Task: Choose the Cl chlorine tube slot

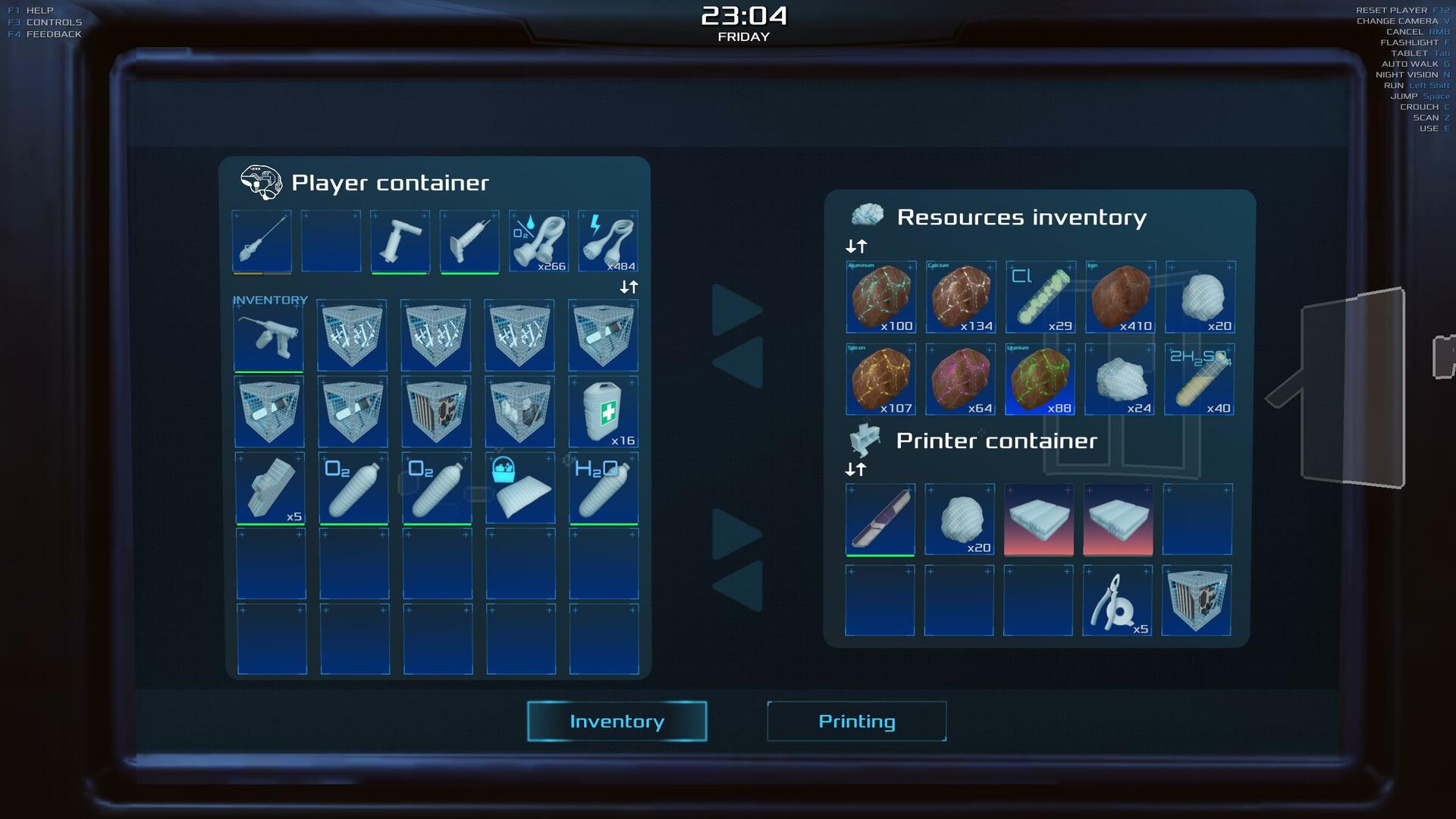Action: 1040,297
